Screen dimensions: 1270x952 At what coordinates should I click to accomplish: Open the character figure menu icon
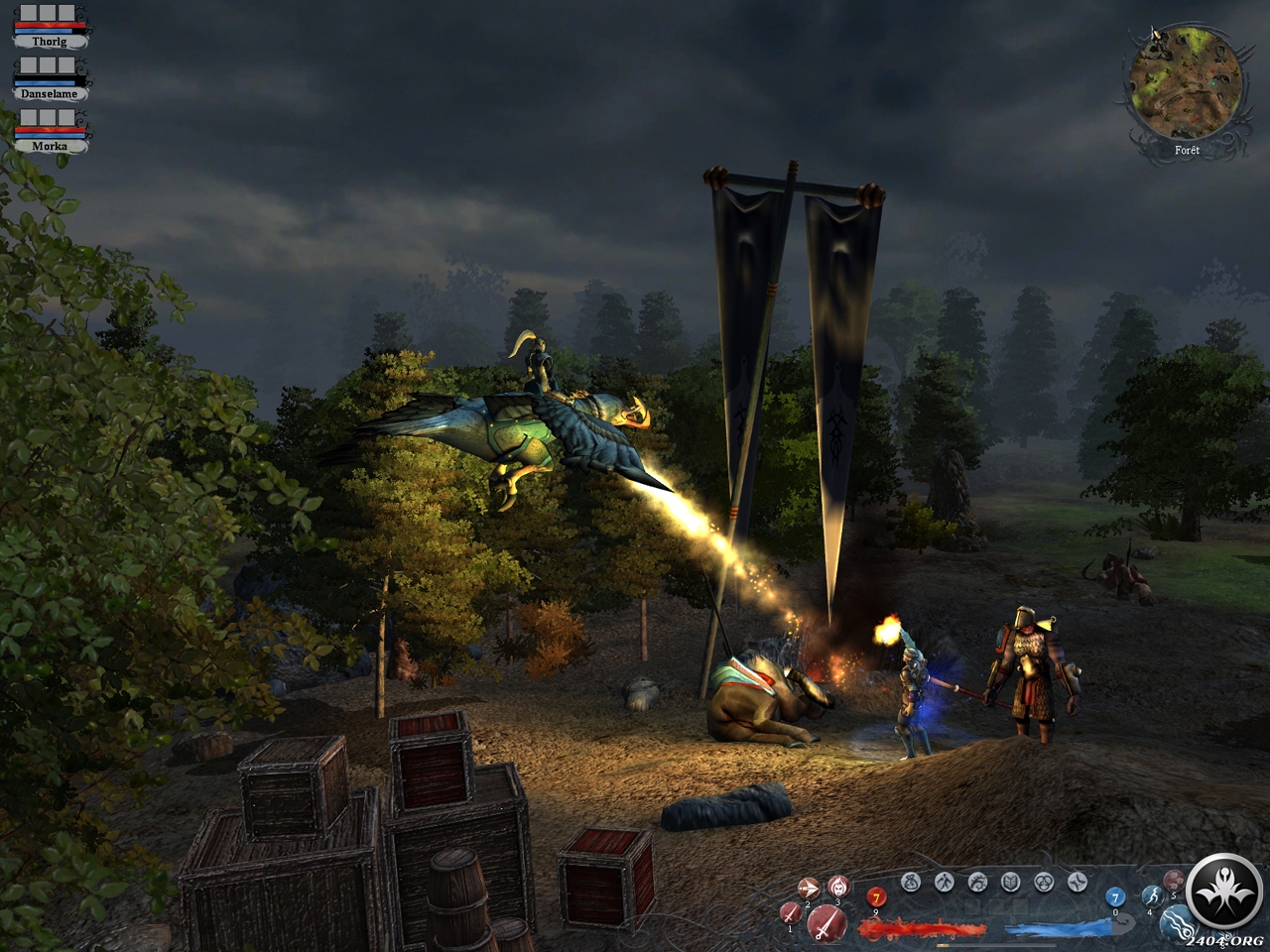pyautogui.click(x=945, y=881)
